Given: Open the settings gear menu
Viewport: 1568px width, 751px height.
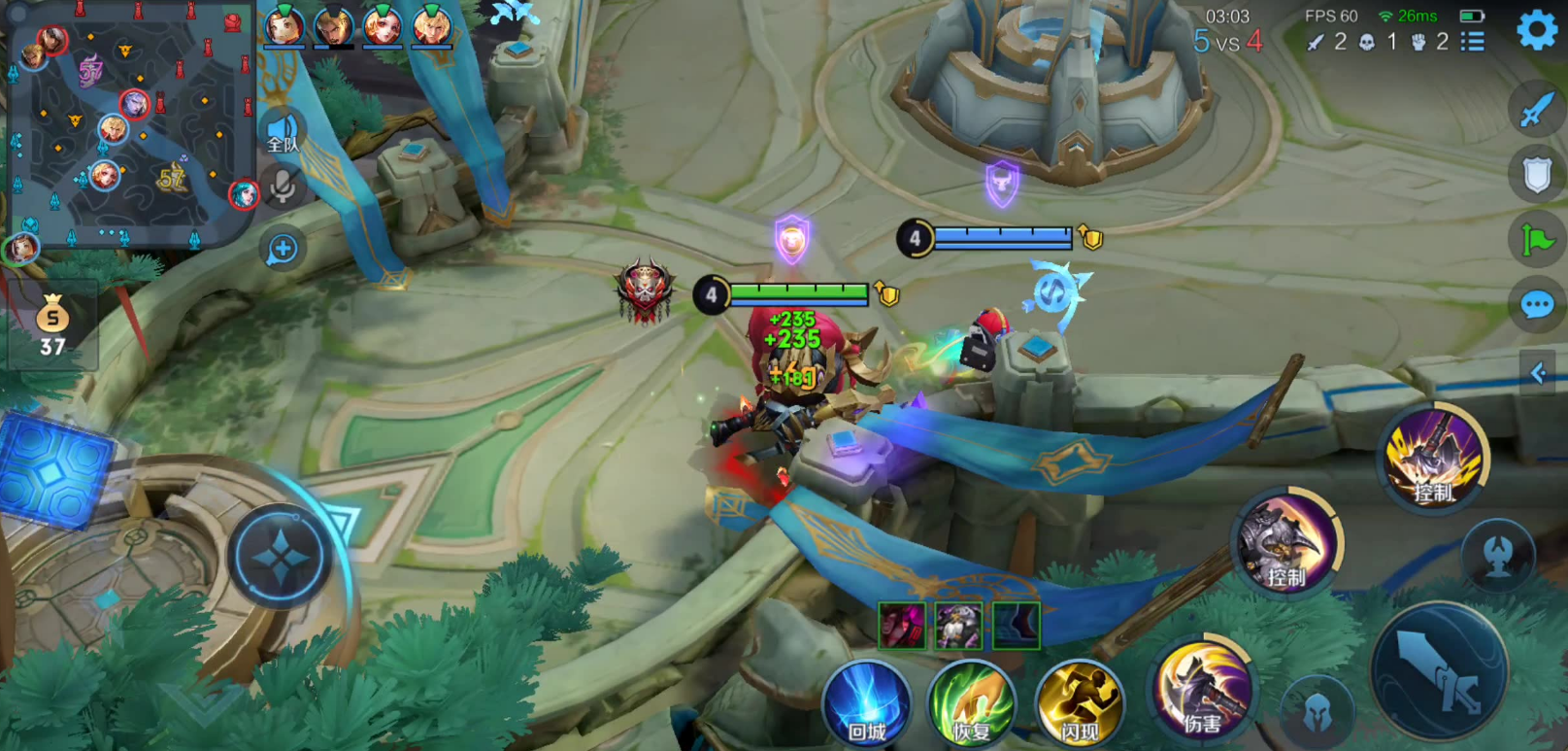Looking at the screenshot, I should coord(1537,30).
